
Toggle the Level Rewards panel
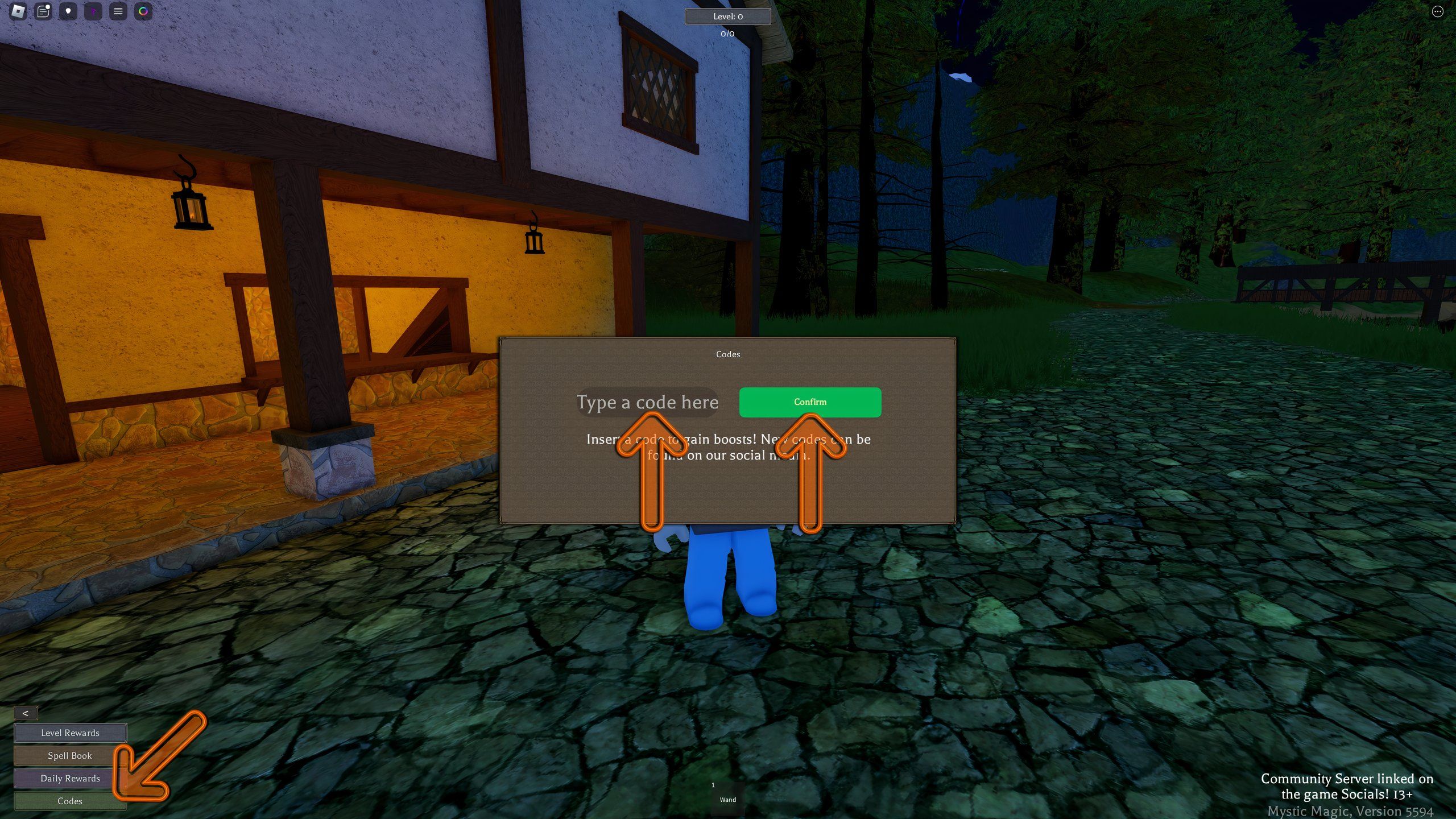tap(69, 733)
